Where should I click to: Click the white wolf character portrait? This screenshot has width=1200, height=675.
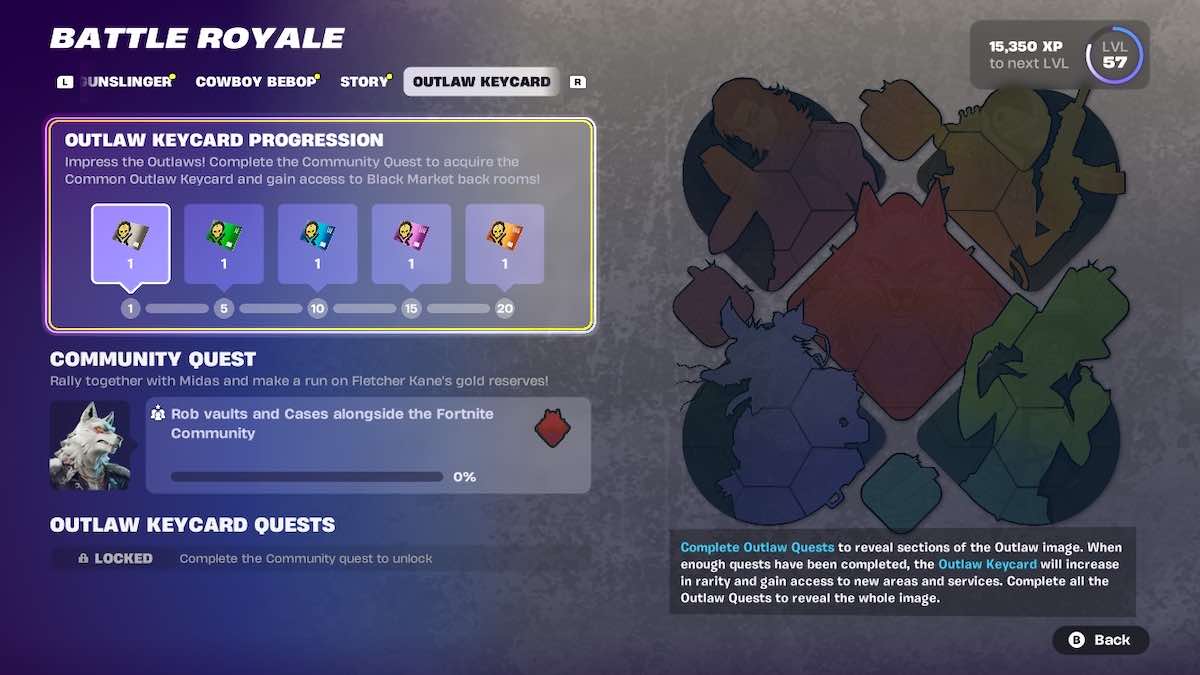[x=90, y=446]
